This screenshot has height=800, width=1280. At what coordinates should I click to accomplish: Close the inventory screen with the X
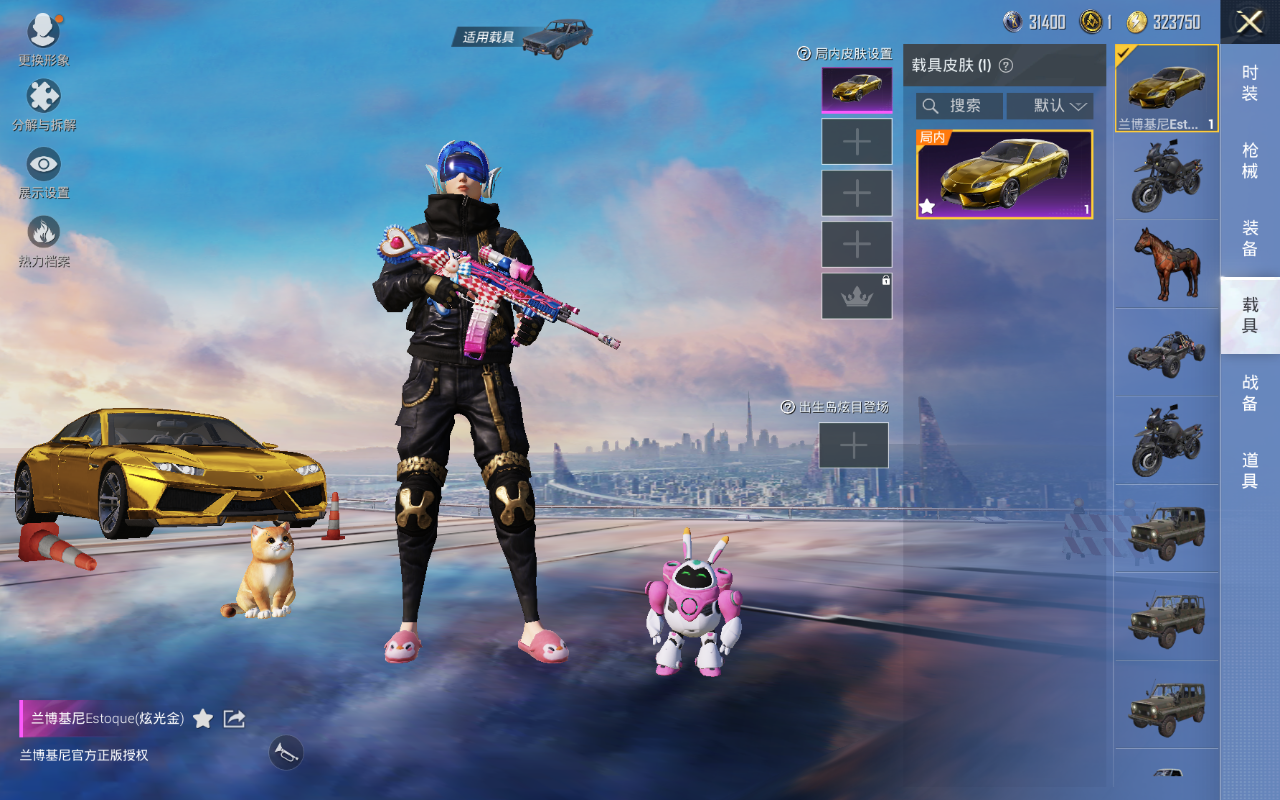click(x=1249, y=22)
